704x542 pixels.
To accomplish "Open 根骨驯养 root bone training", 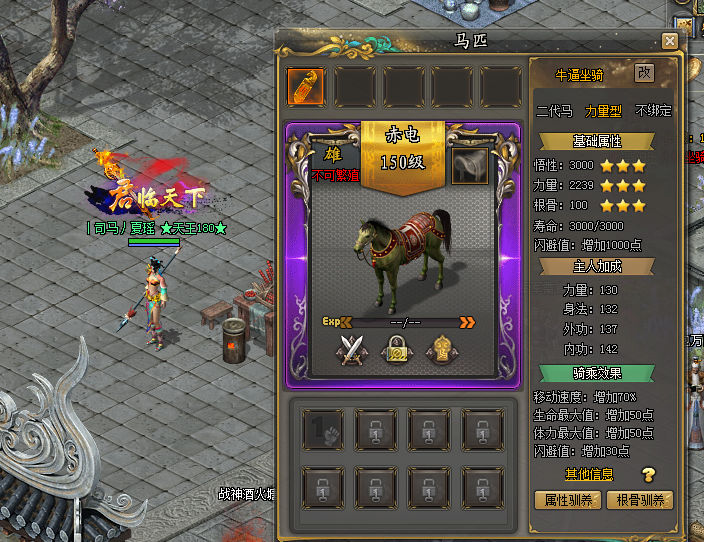I will 639,499.
